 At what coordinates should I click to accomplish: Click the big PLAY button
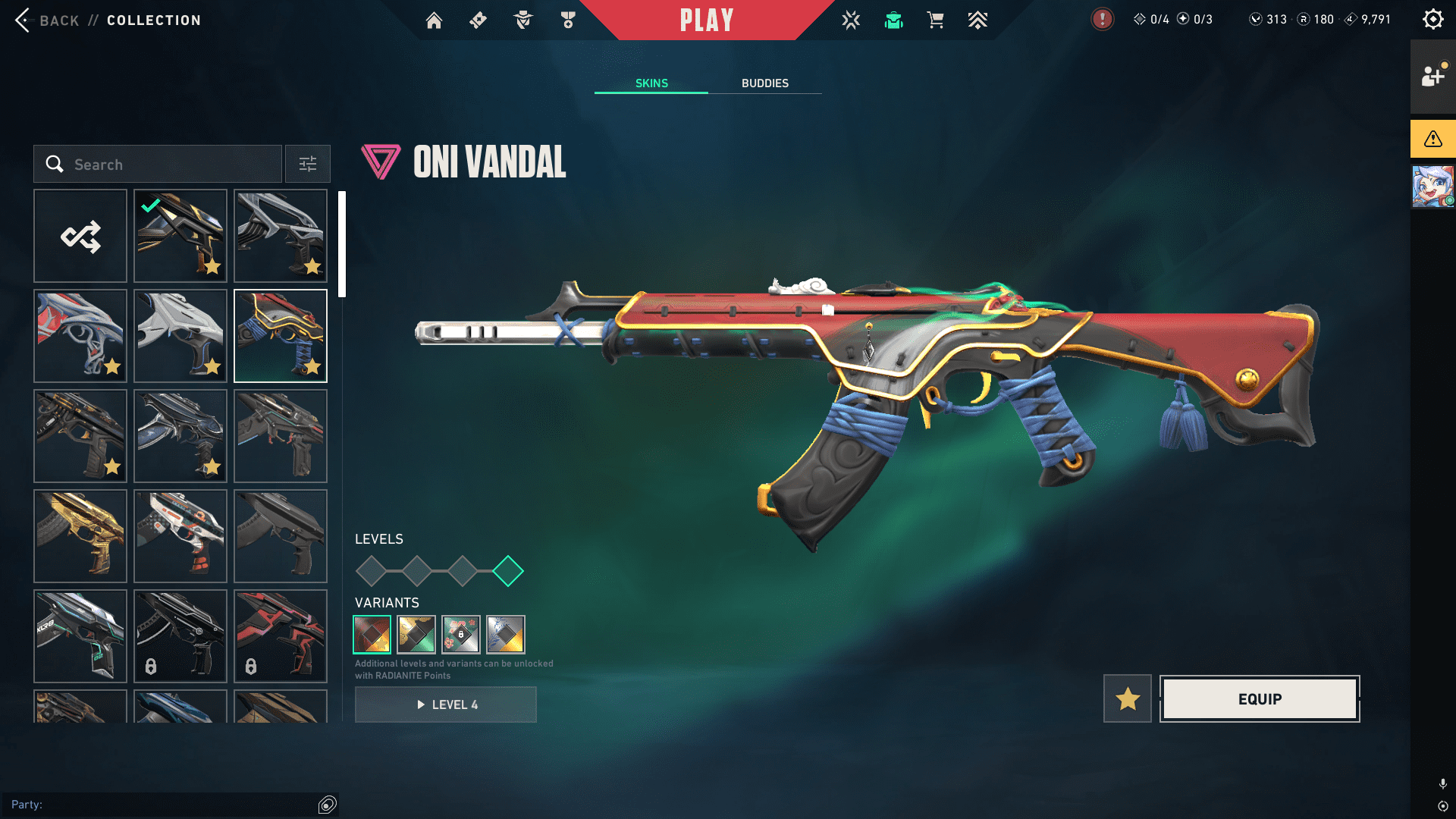706,20
